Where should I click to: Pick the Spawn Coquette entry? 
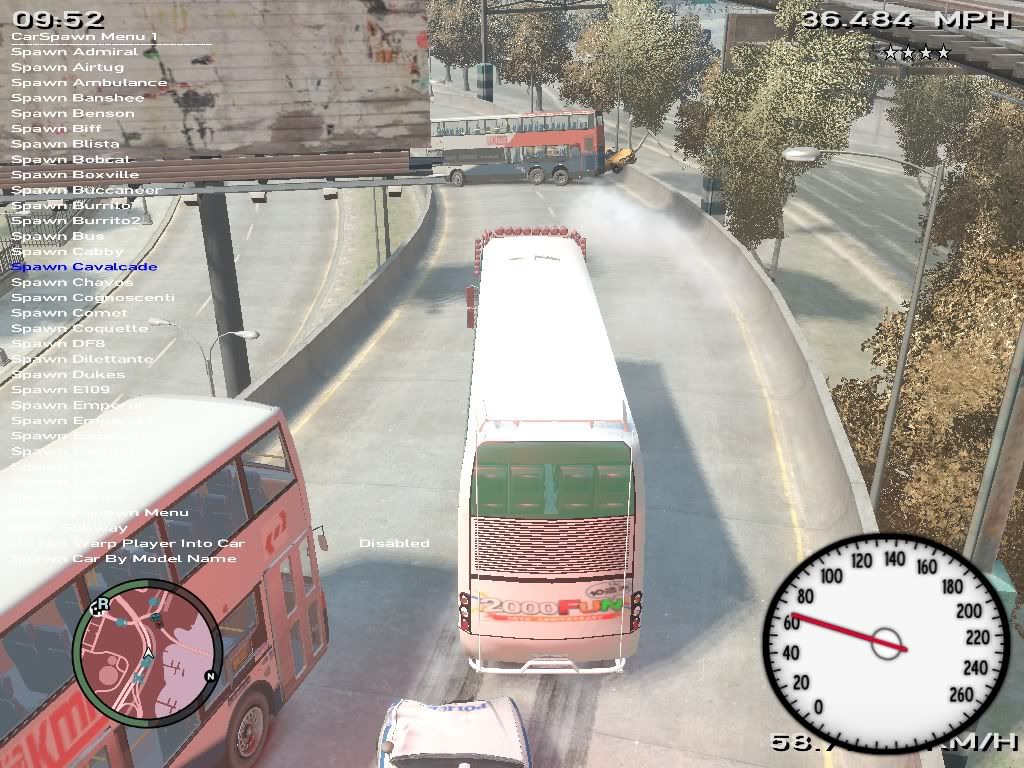tap(79, 328)
